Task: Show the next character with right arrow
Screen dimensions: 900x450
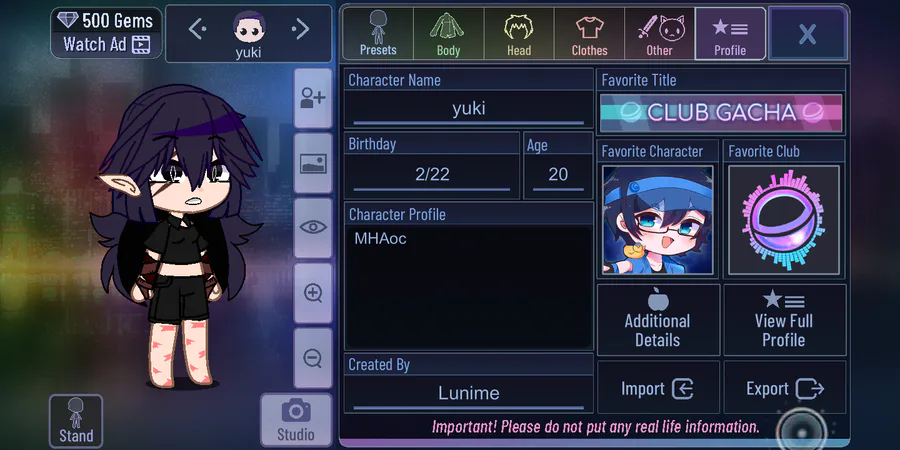Action: point(300,30)
